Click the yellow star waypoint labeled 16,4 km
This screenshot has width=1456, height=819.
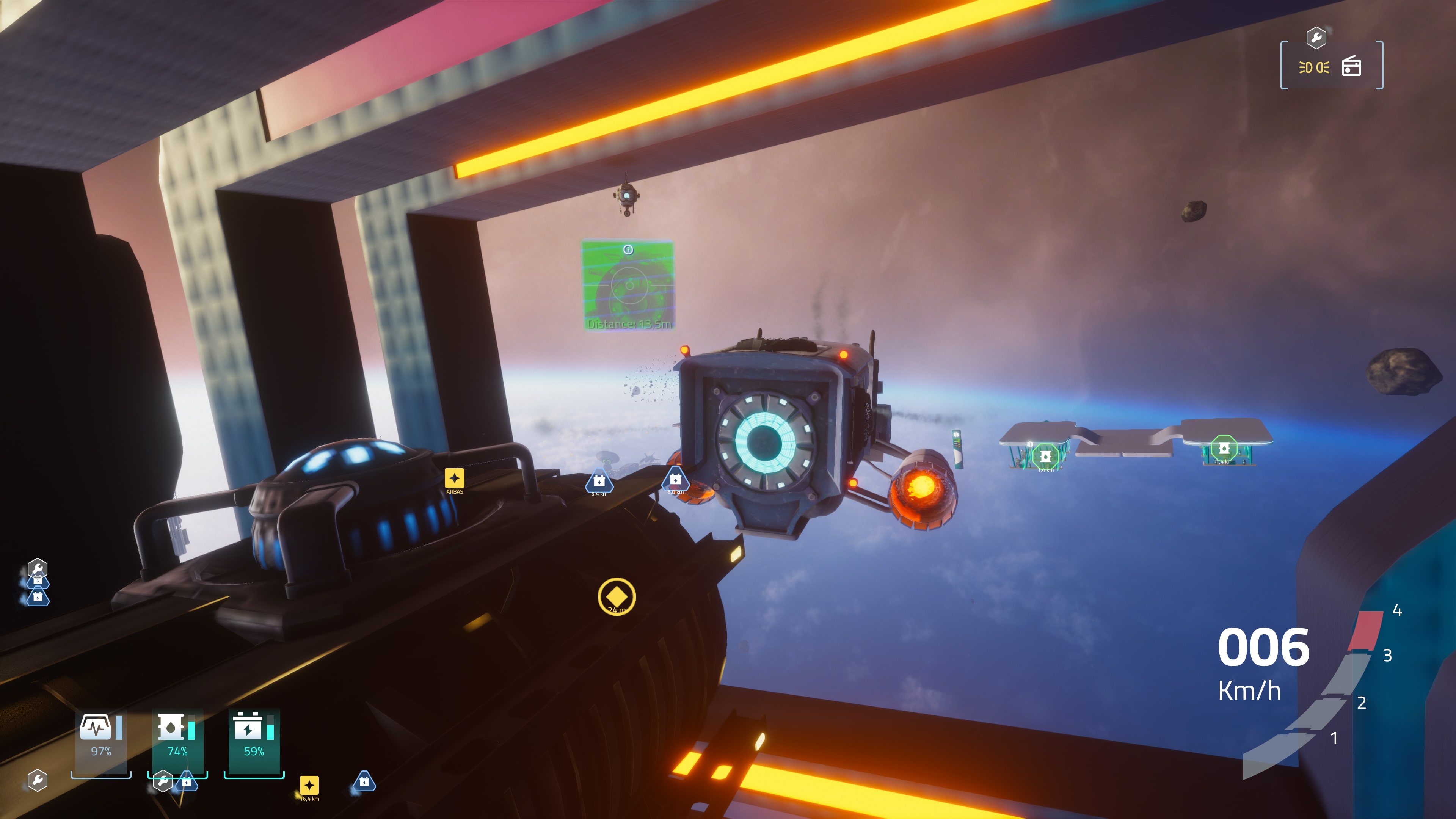coord(310,786)
